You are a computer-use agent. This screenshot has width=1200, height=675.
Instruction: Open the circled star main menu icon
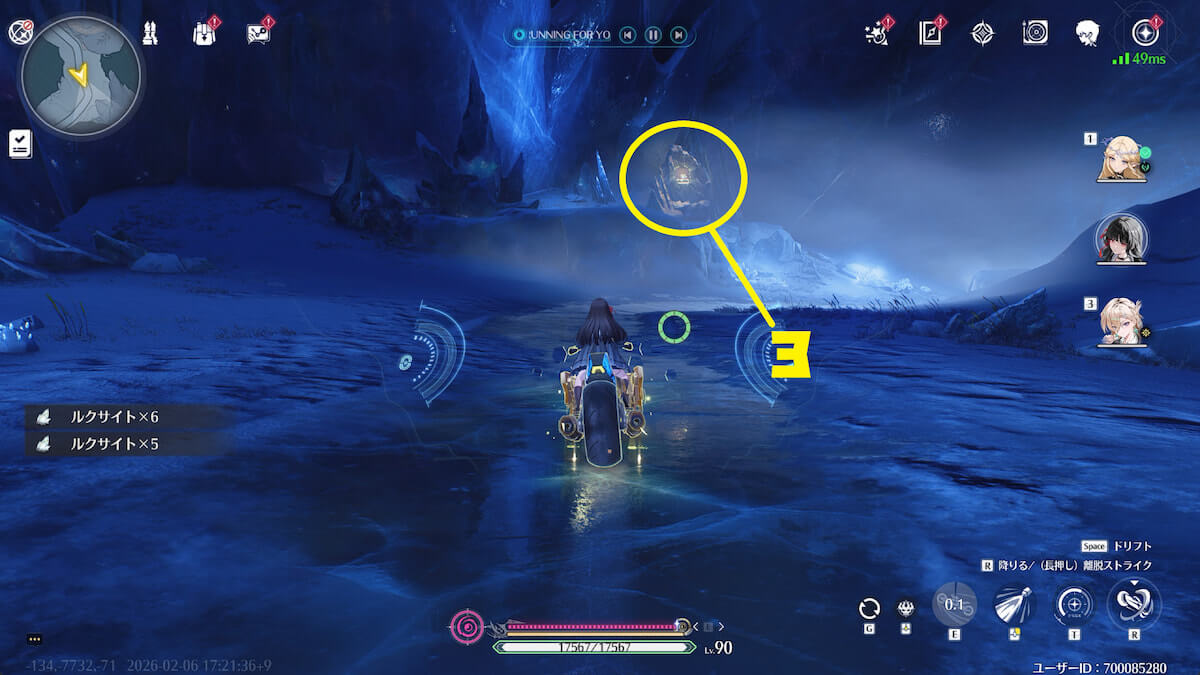click(x=1143, y=33)
